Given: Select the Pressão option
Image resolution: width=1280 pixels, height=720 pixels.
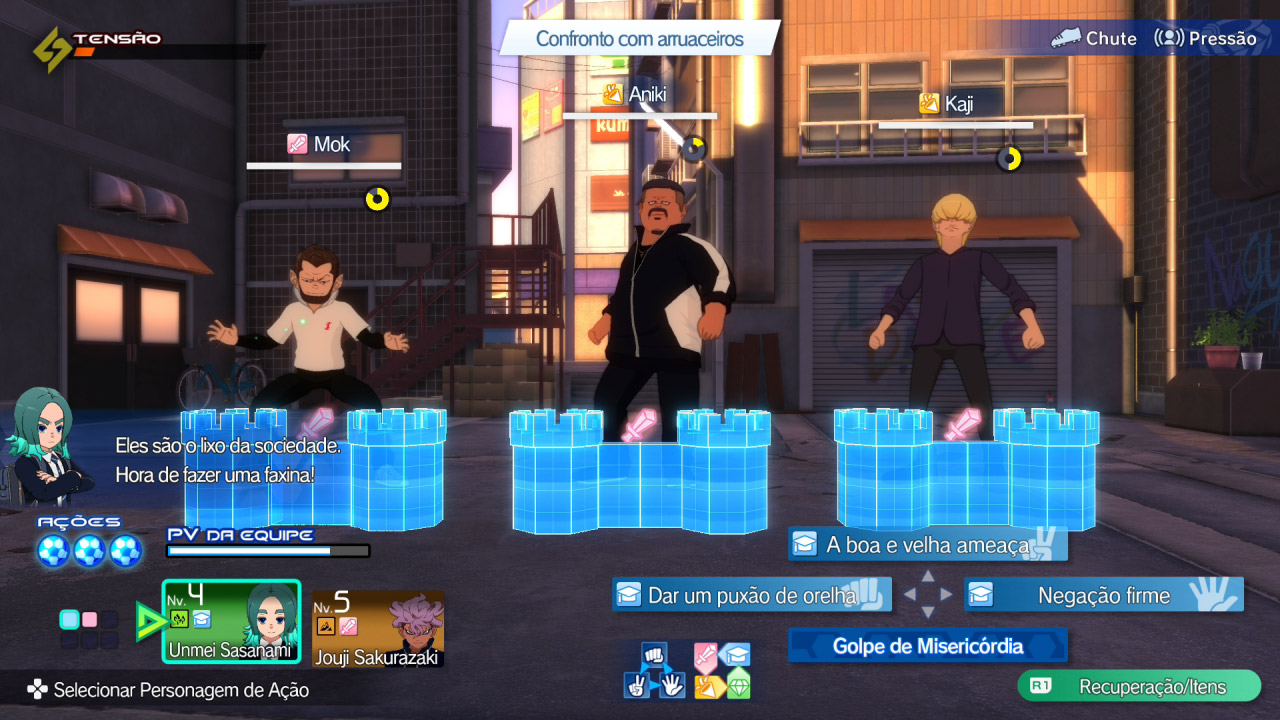Looking at the screenshot, I should point(1205,38).
